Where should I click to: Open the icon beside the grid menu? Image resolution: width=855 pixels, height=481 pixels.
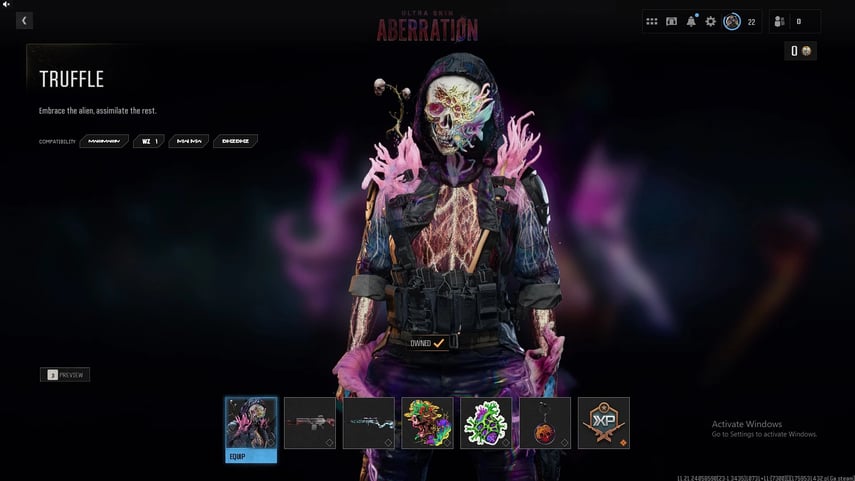click(672, 21)
